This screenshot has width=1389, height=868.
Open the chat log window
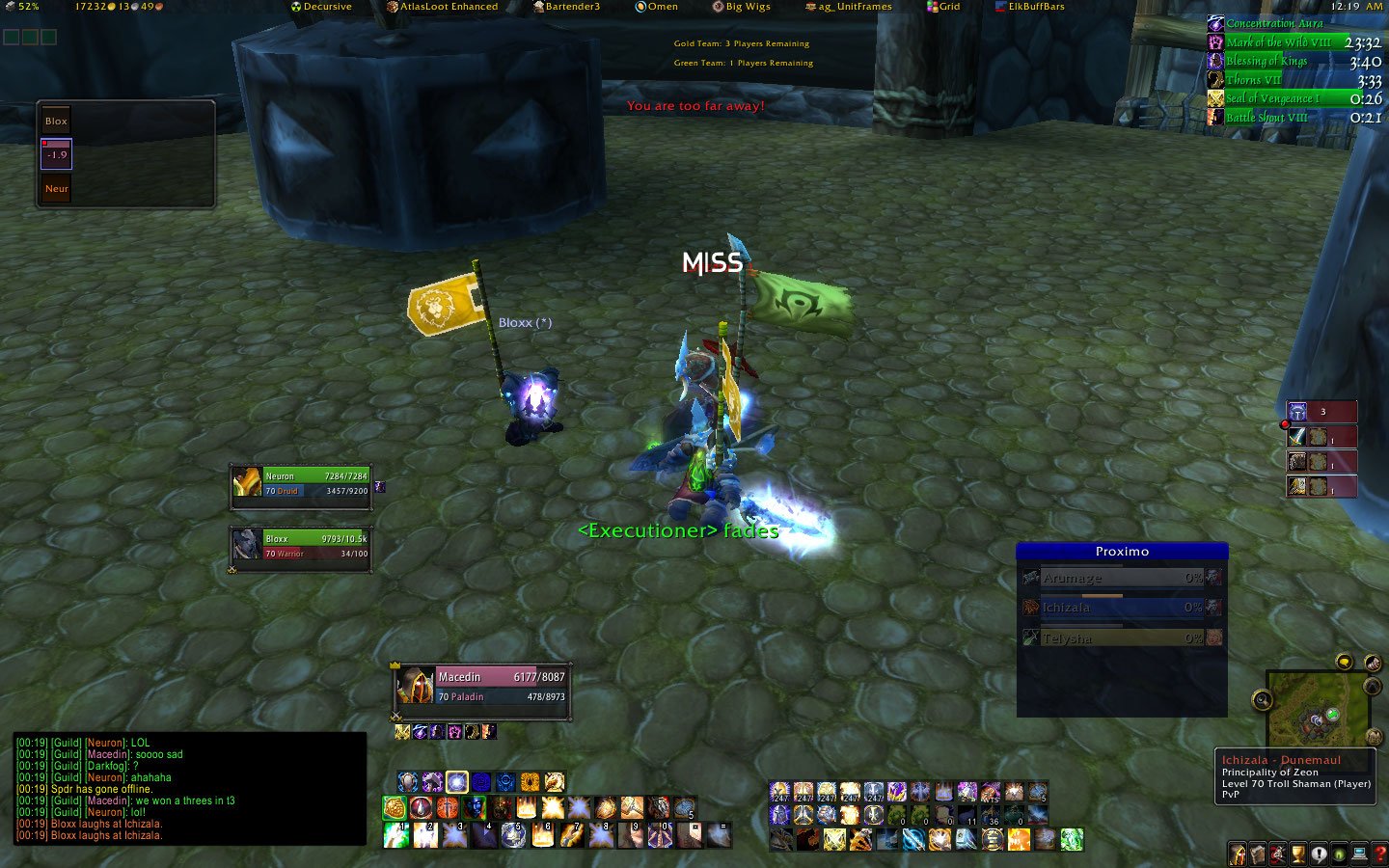pos(190,789)
